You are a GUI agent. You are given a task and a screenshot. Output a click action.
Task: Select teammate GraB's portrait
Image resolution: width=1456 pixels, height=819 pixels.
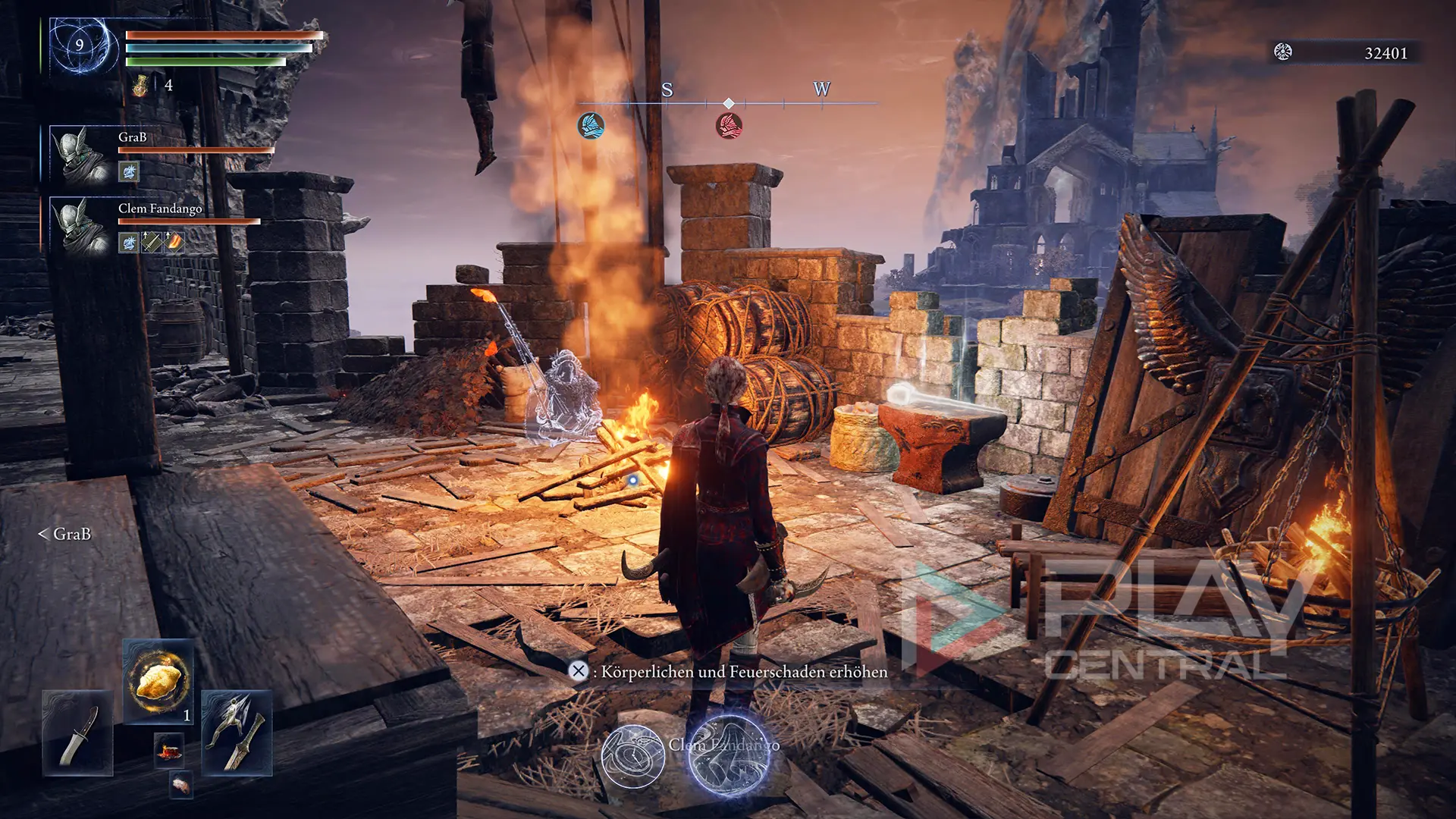[80, 154]
